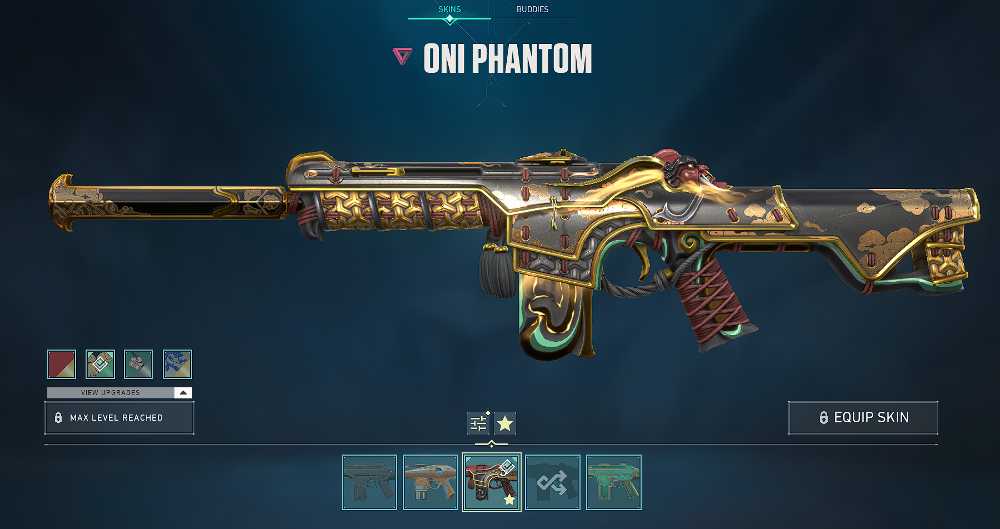Open the Buddies tab
The height and width of the screenshot is (529, 1000).
click(531, 9)
